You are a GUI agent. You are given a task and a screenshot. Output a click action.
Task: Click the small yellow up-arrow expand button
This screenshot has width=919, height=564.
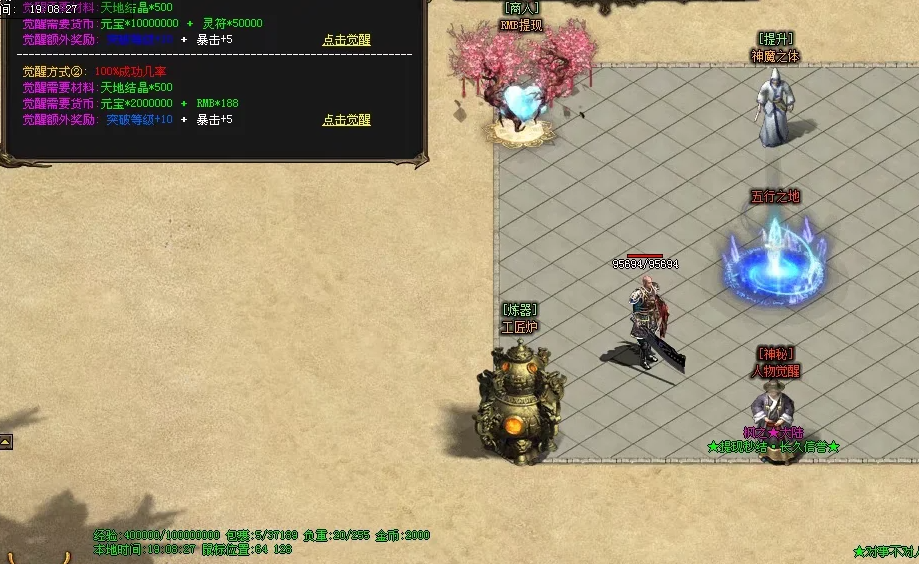(6, 441)
